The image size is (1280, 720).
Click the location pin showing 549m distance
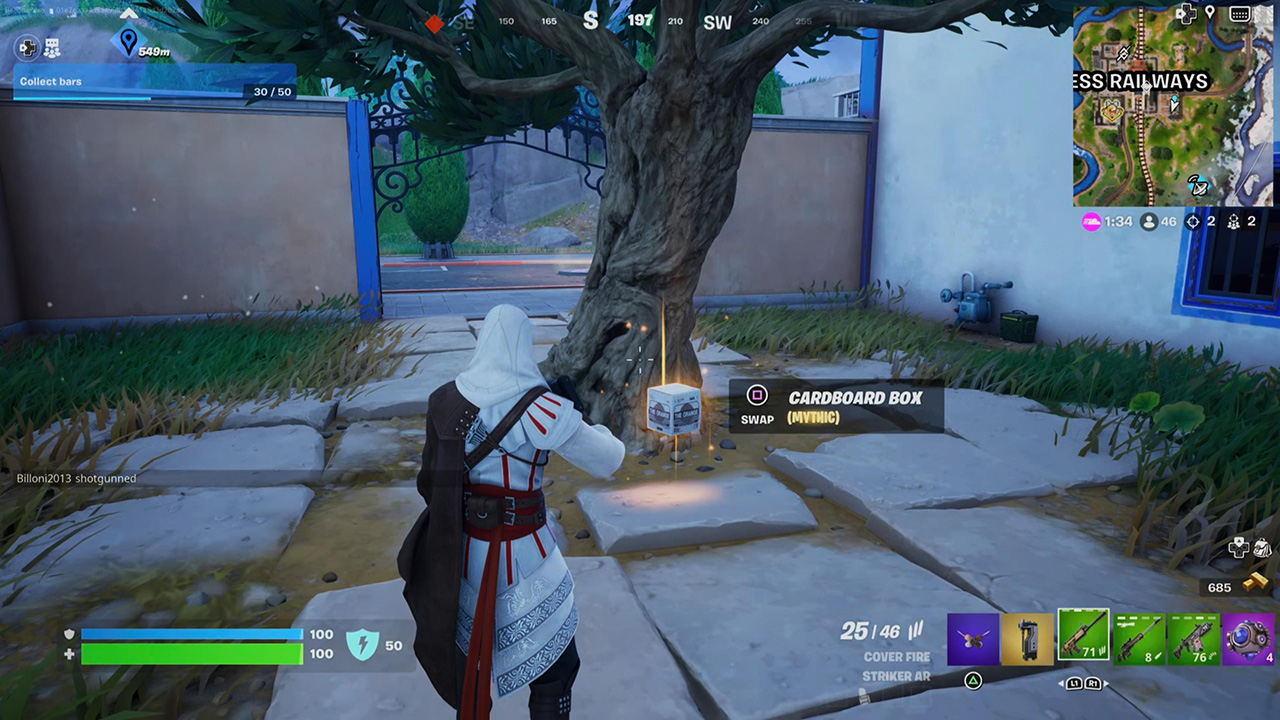(129, 42)
